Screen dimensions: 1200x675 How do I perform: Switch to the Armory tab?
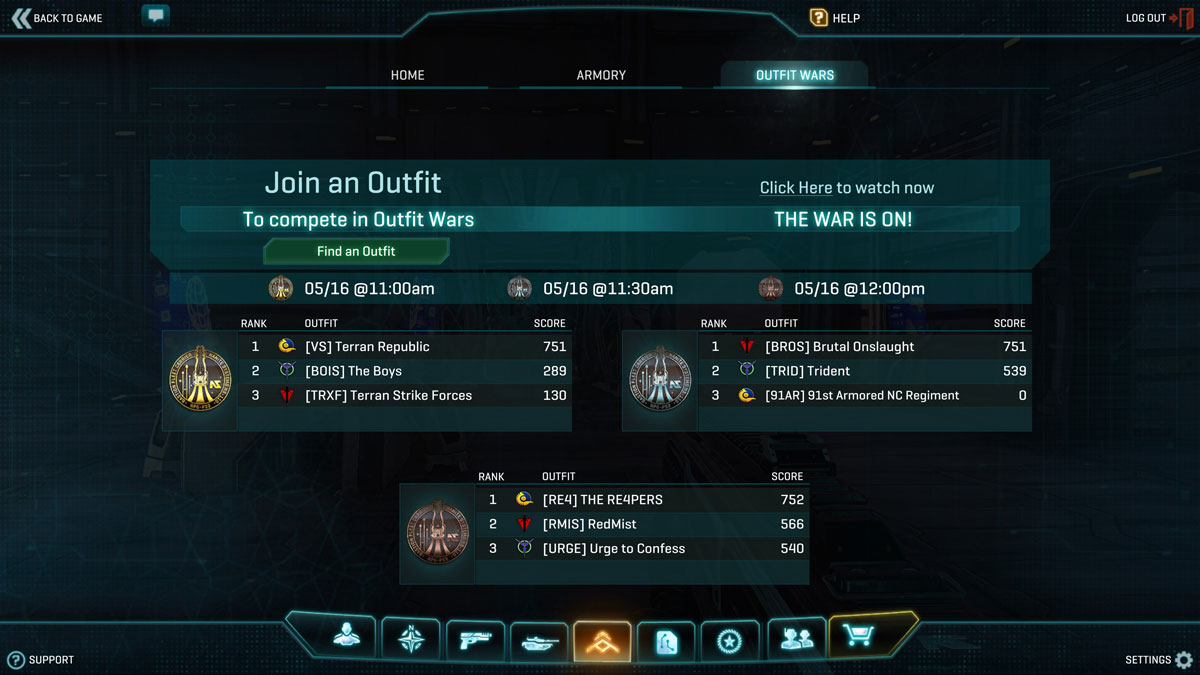[x=601, y=75]
